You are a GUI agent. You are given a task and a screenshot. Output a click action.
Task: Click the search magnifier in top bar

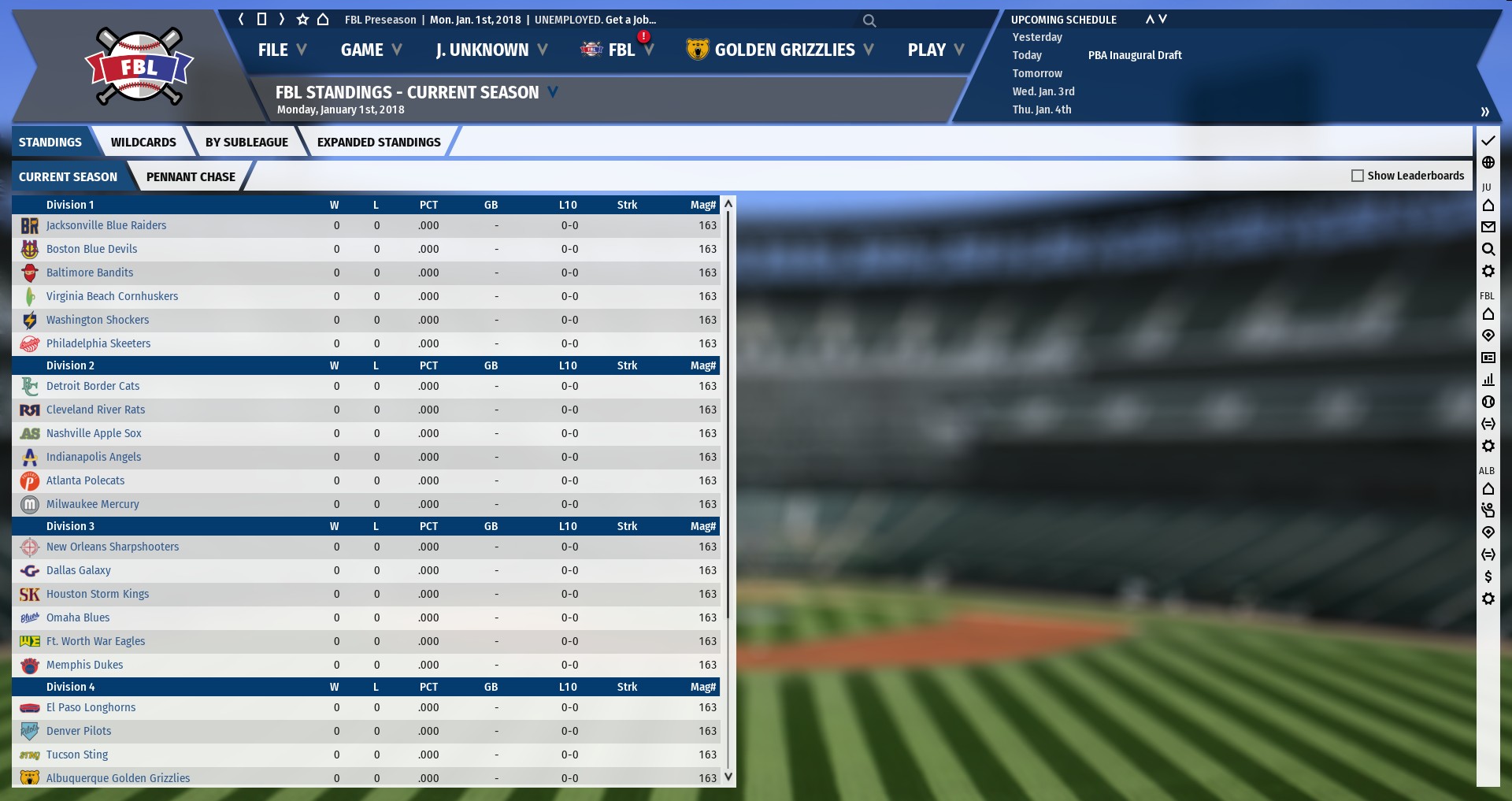click(869, 20)
